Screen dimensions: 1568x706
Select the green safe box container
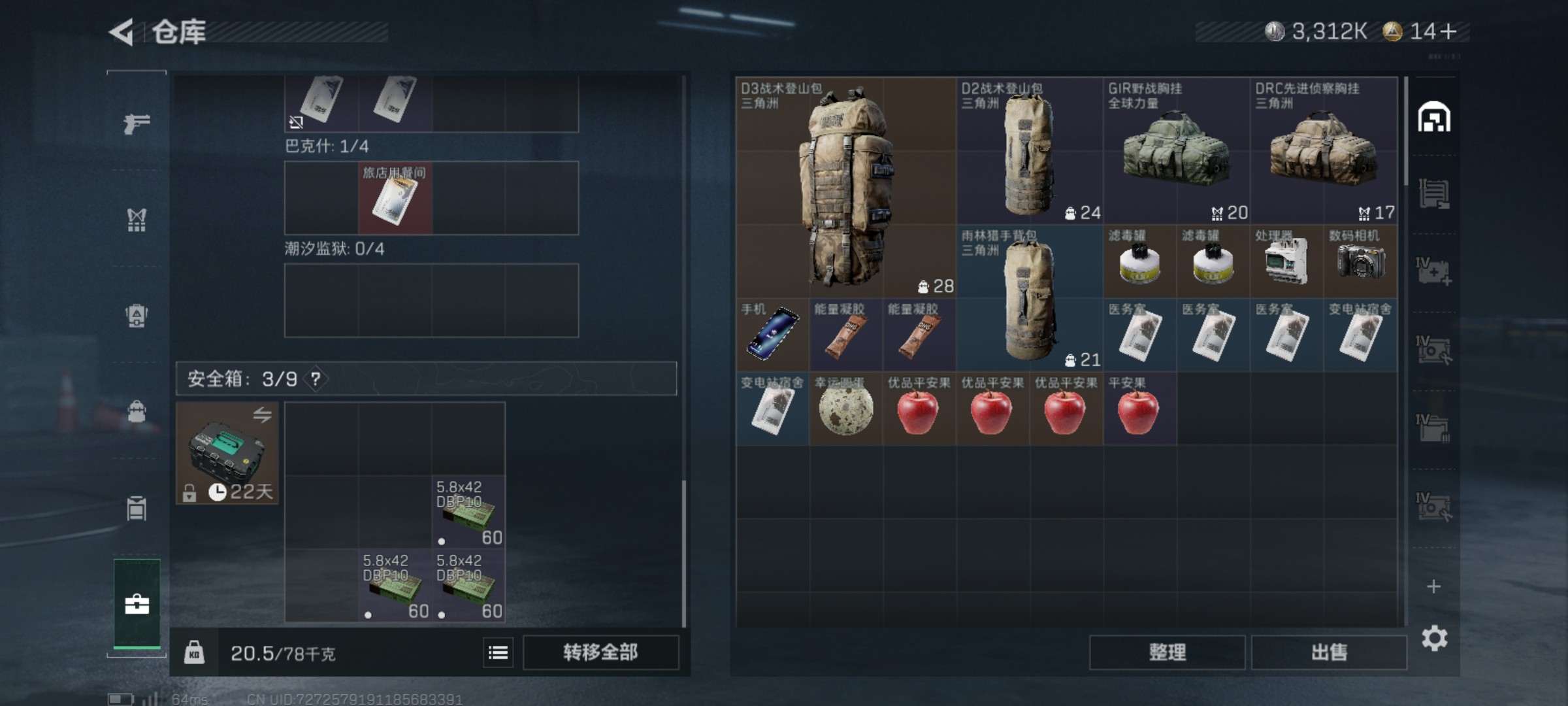pos(227,452)
